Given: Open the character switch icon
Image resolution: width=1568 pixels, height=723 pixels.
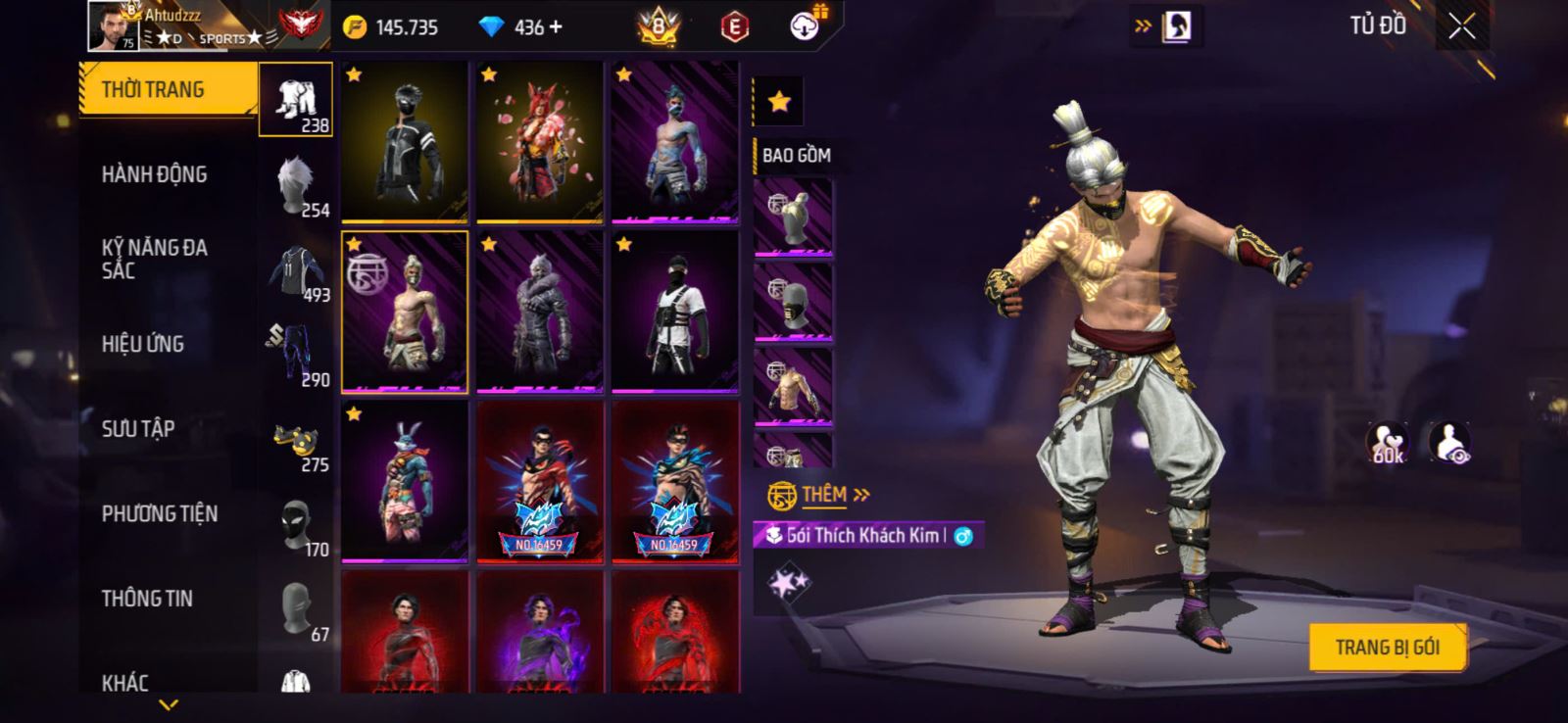Looking at the screenshot, I should (1176, 26).
